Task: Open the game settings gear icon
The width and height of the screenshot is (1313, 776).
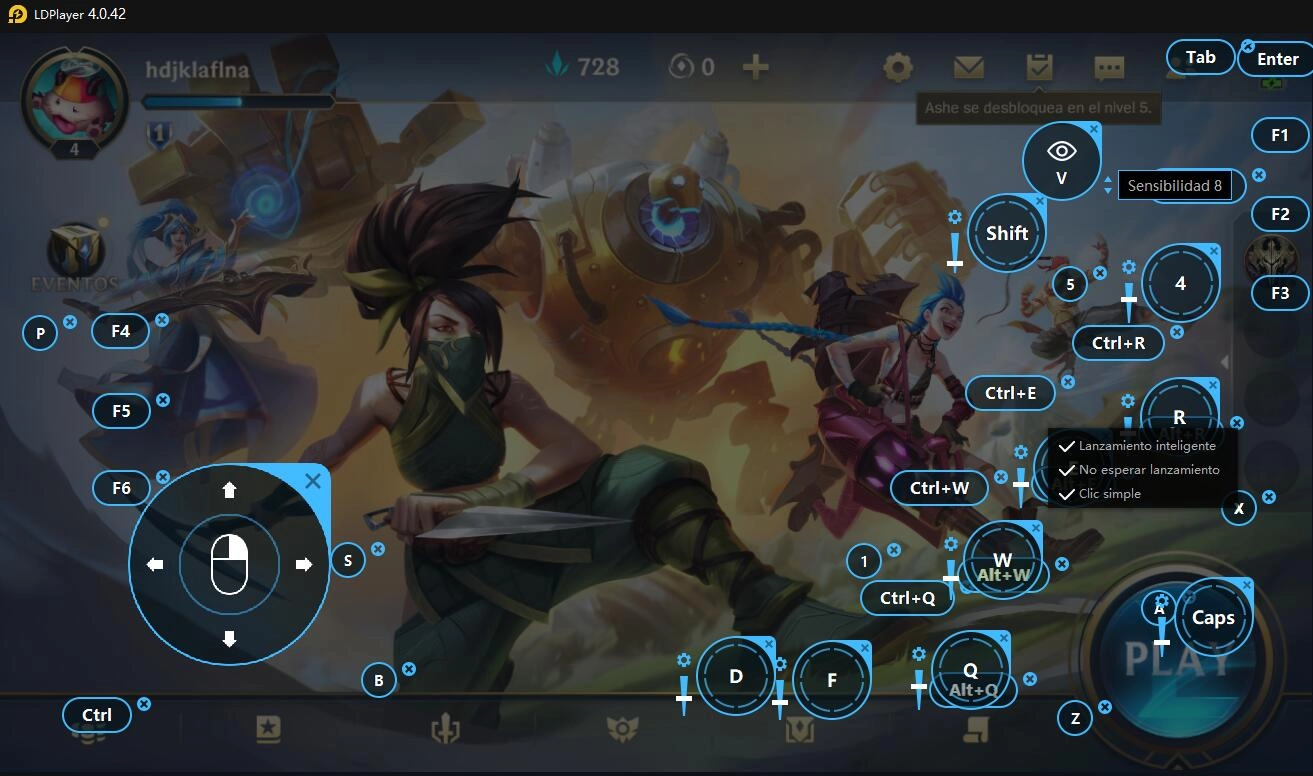Action: [x=896, y=68]
